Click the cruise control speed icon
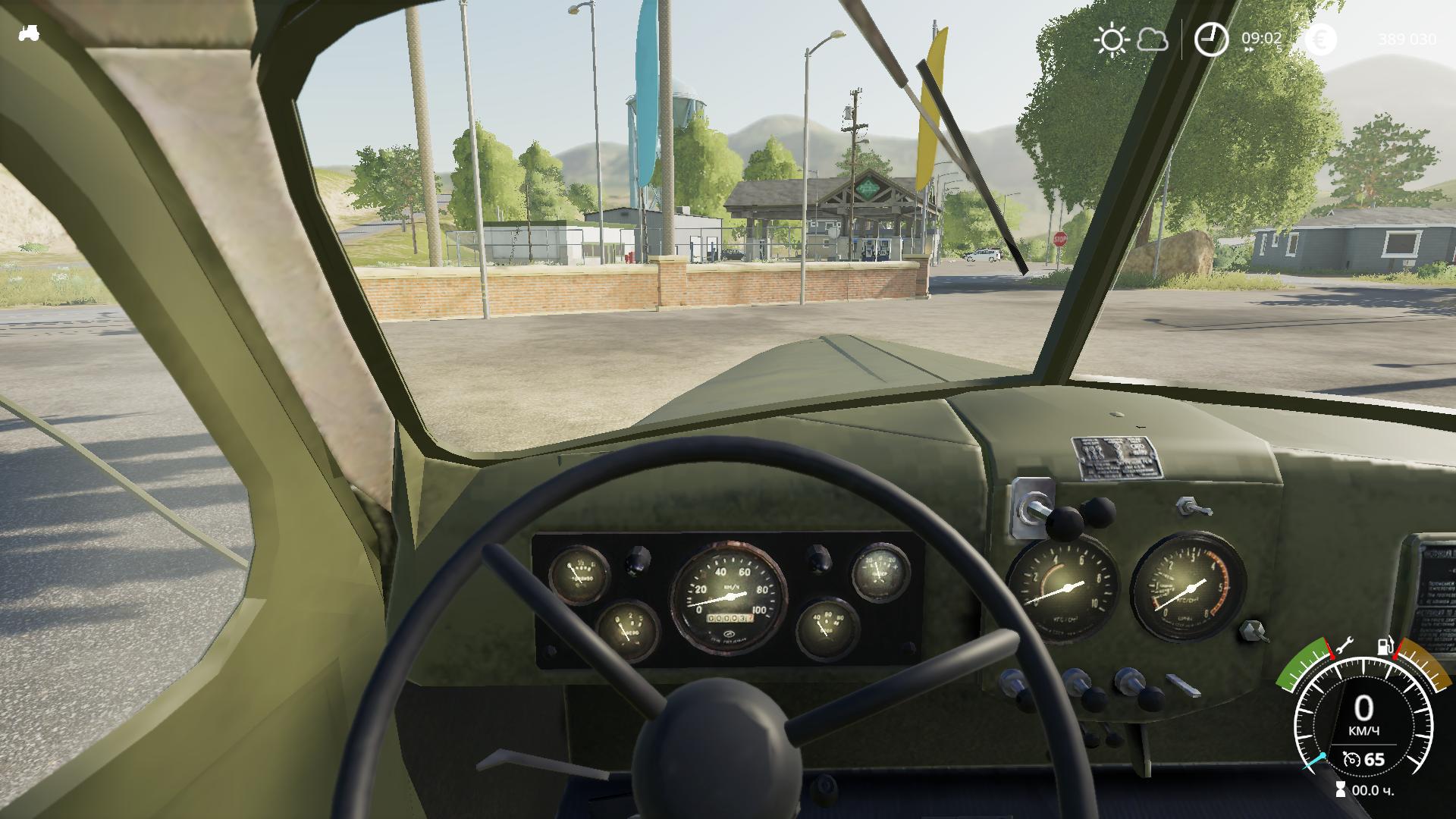The image size is (1456, 819). (1351, 759)
